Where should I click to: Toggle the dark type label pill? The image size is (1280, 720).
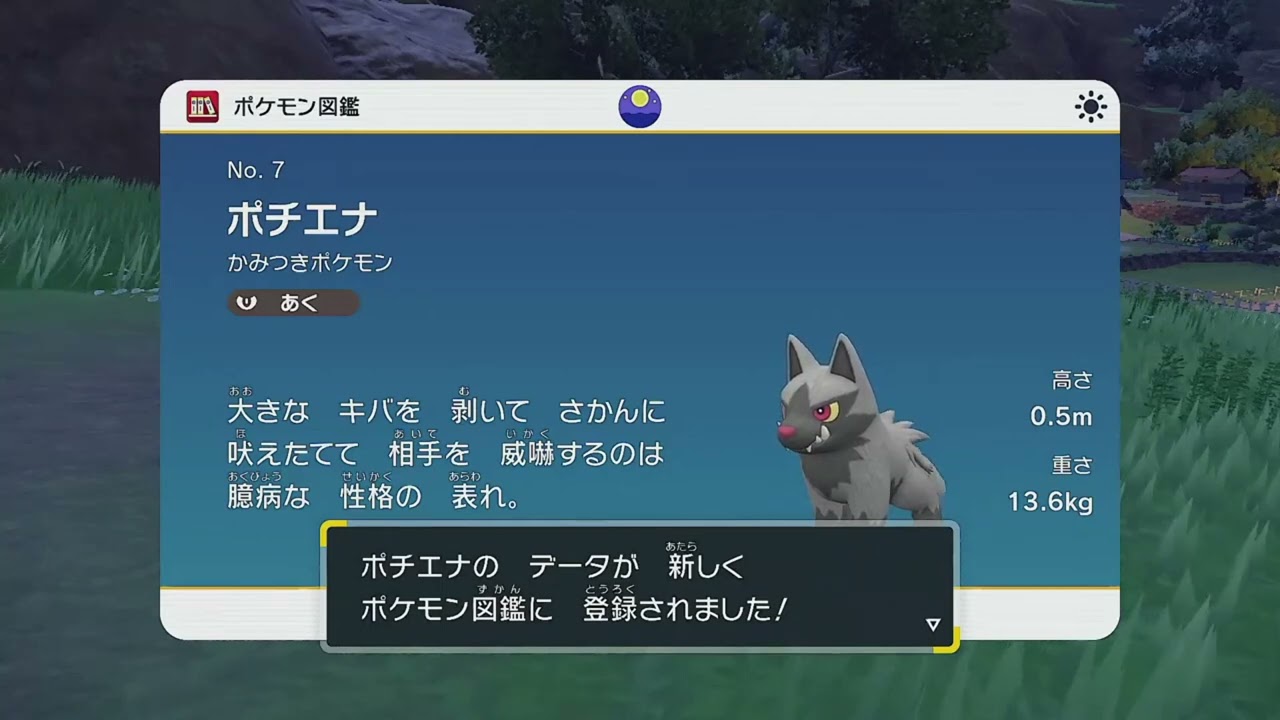coord(292,303)
